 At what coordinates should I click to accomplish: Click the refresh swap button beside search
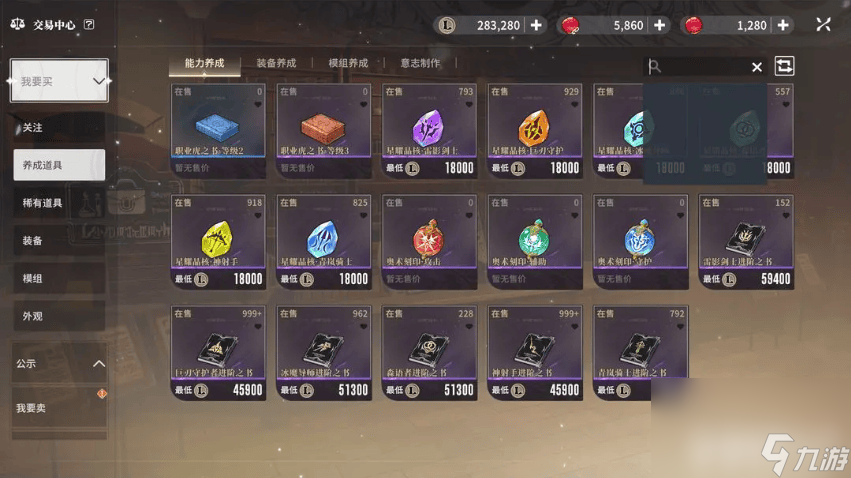point(785,66)
